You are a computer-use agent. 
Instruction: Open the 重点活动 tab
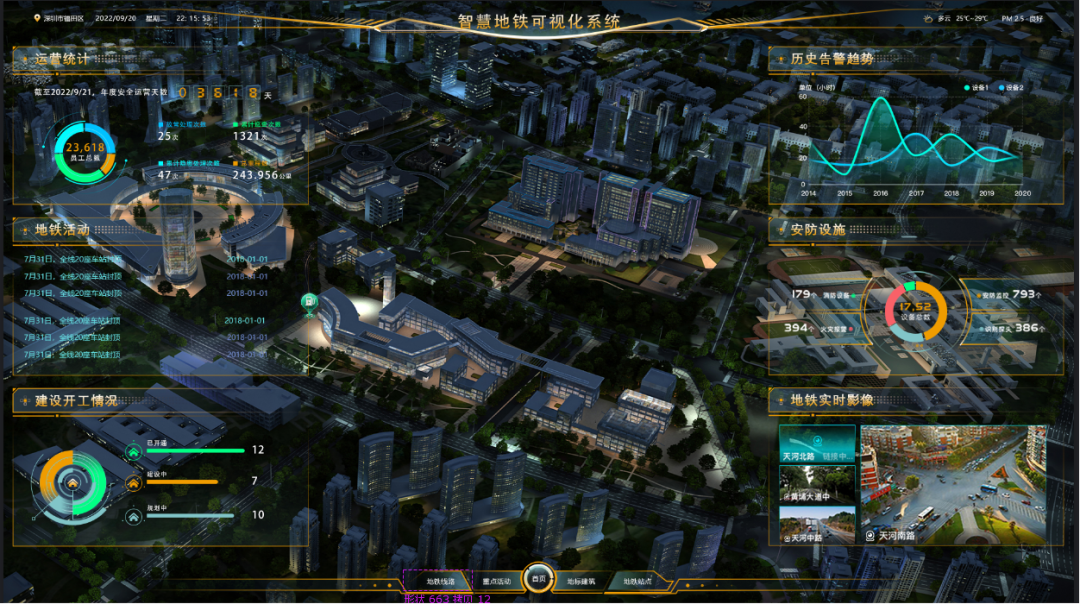496,580
